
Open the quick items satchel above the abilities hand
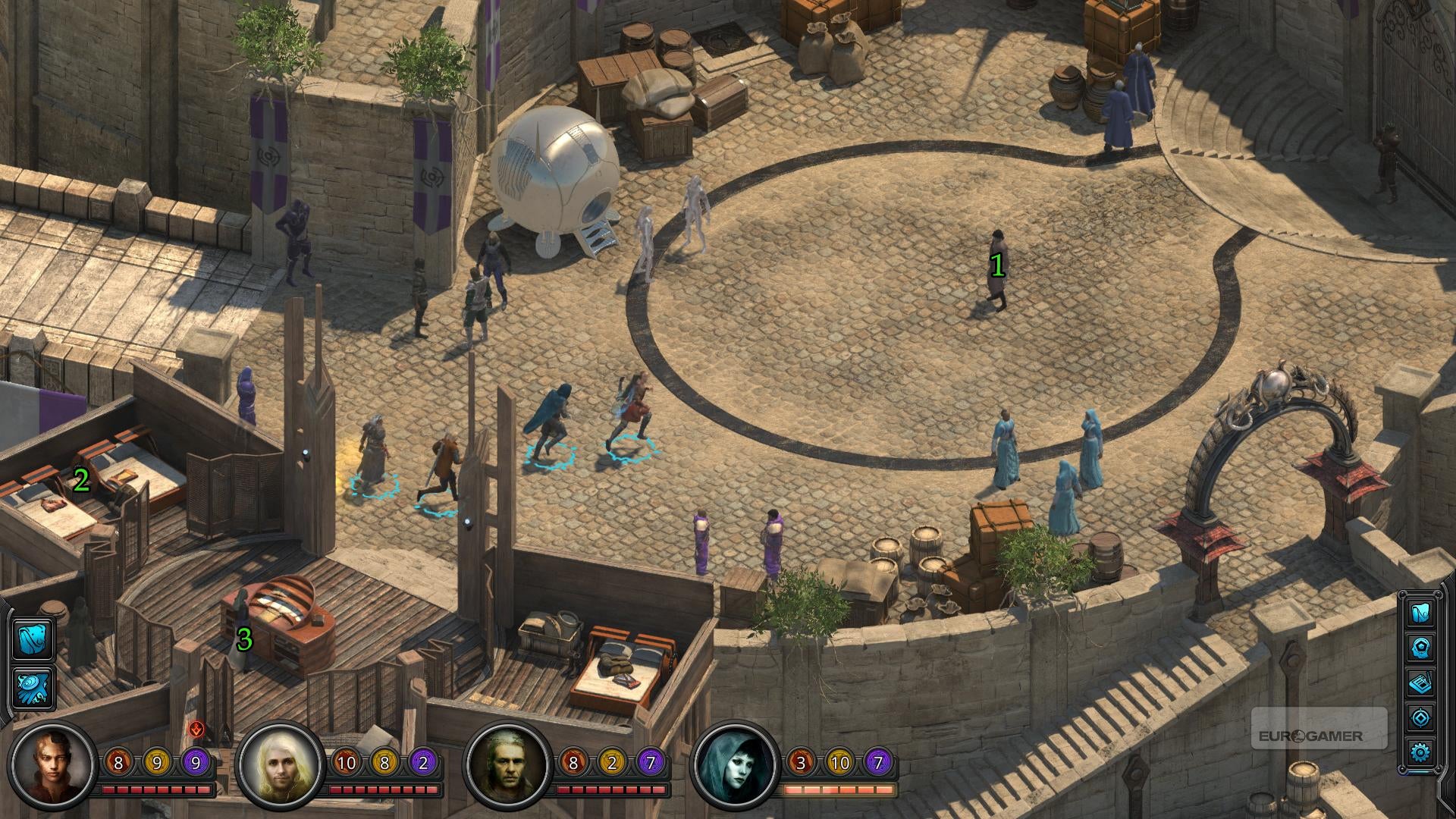34,639
